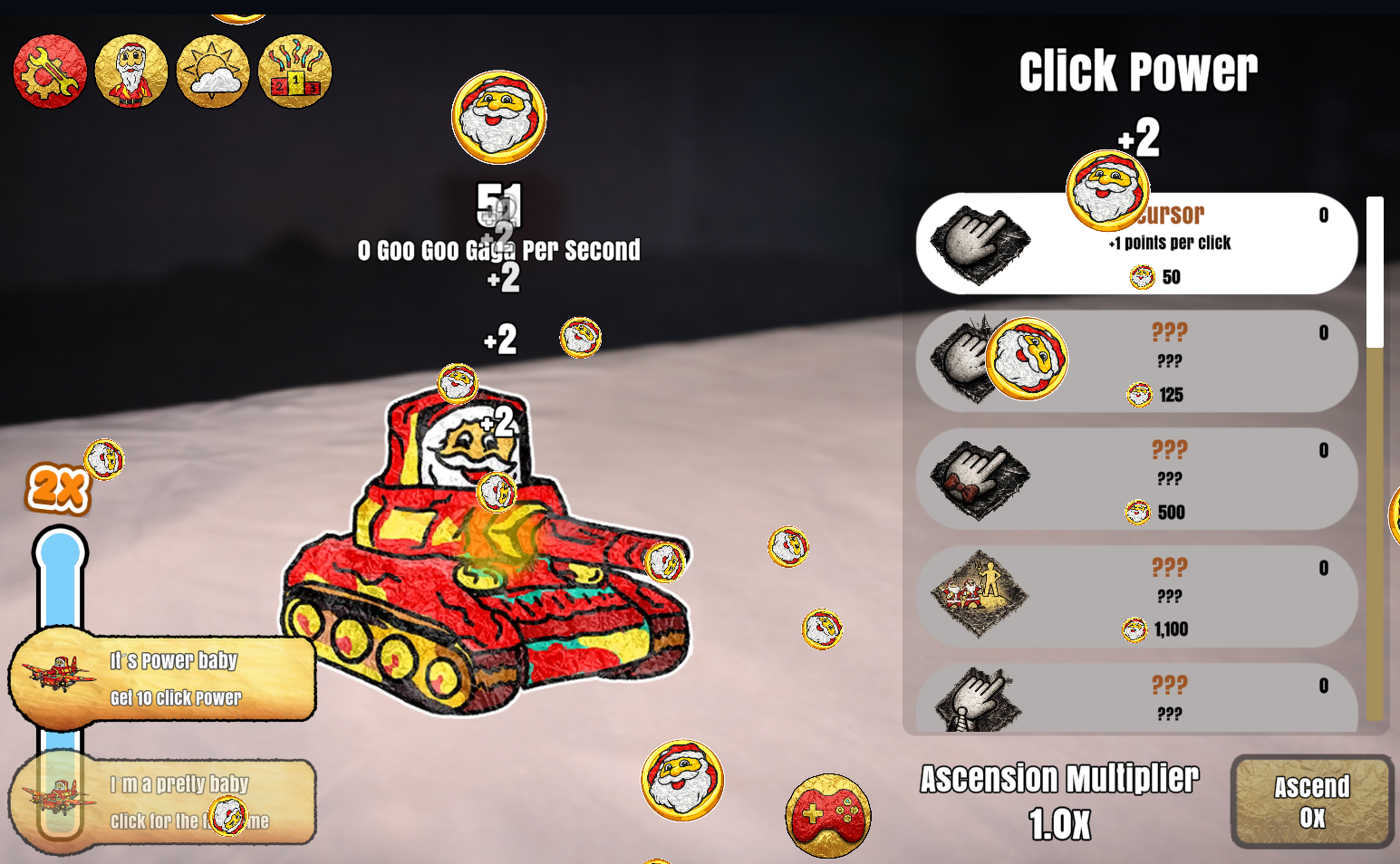Open the red settings wrench menu
This screenshot has height=864, width=1400.
click(50, 72)
